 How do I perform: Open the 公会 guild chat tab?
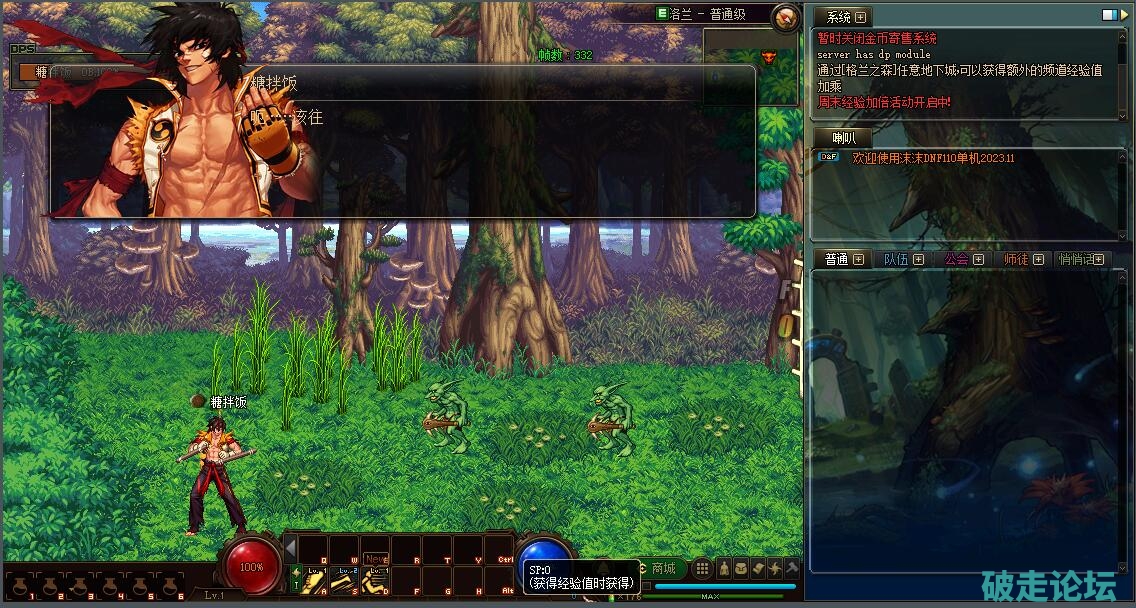957,259
